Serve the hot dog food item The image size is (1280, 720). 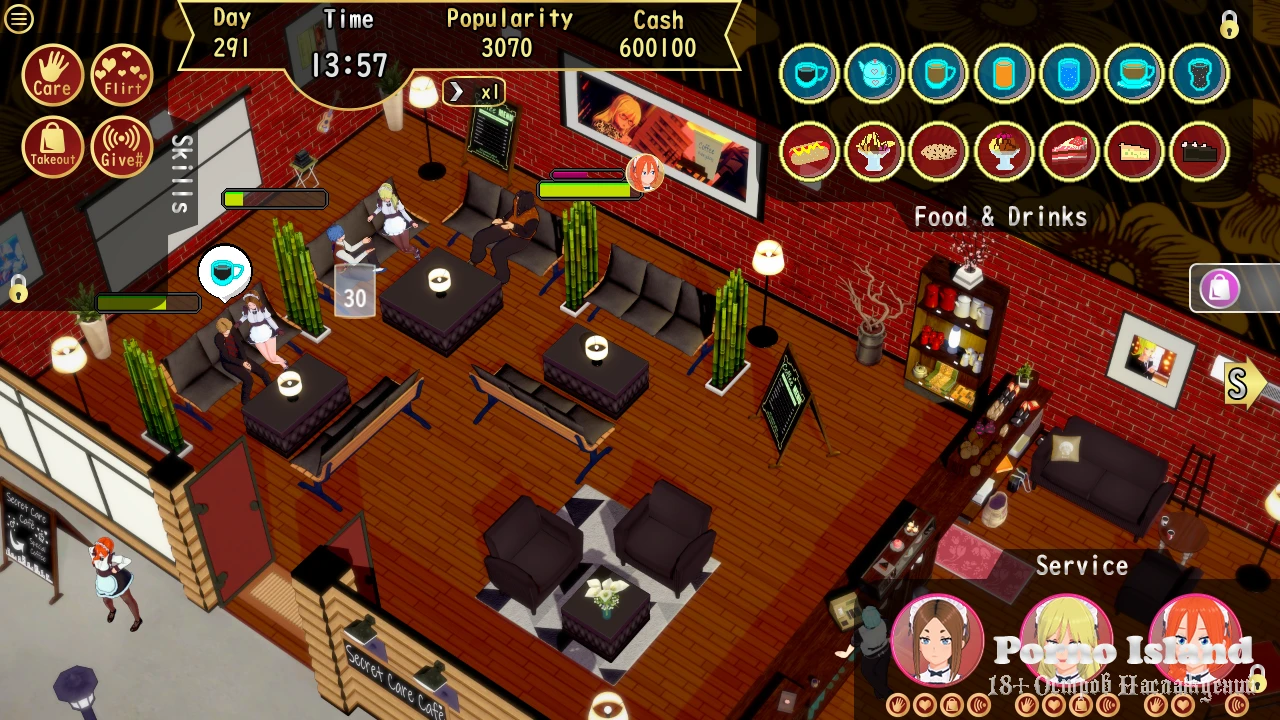coord(809,151)
